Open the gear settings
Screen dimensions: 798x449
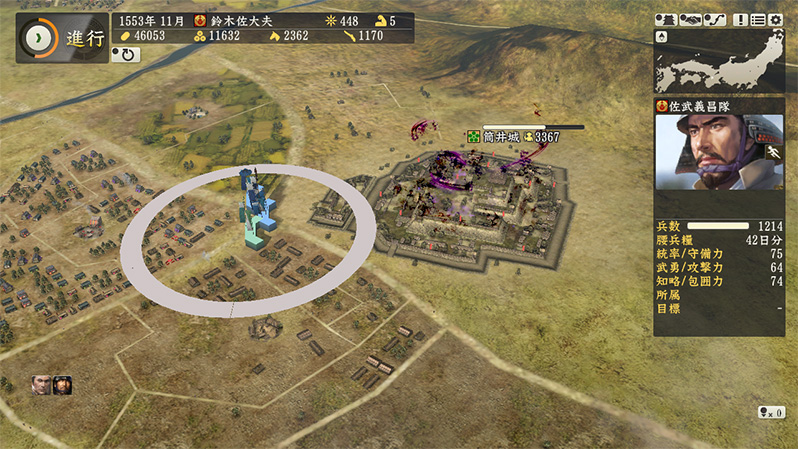coord(775,20)
